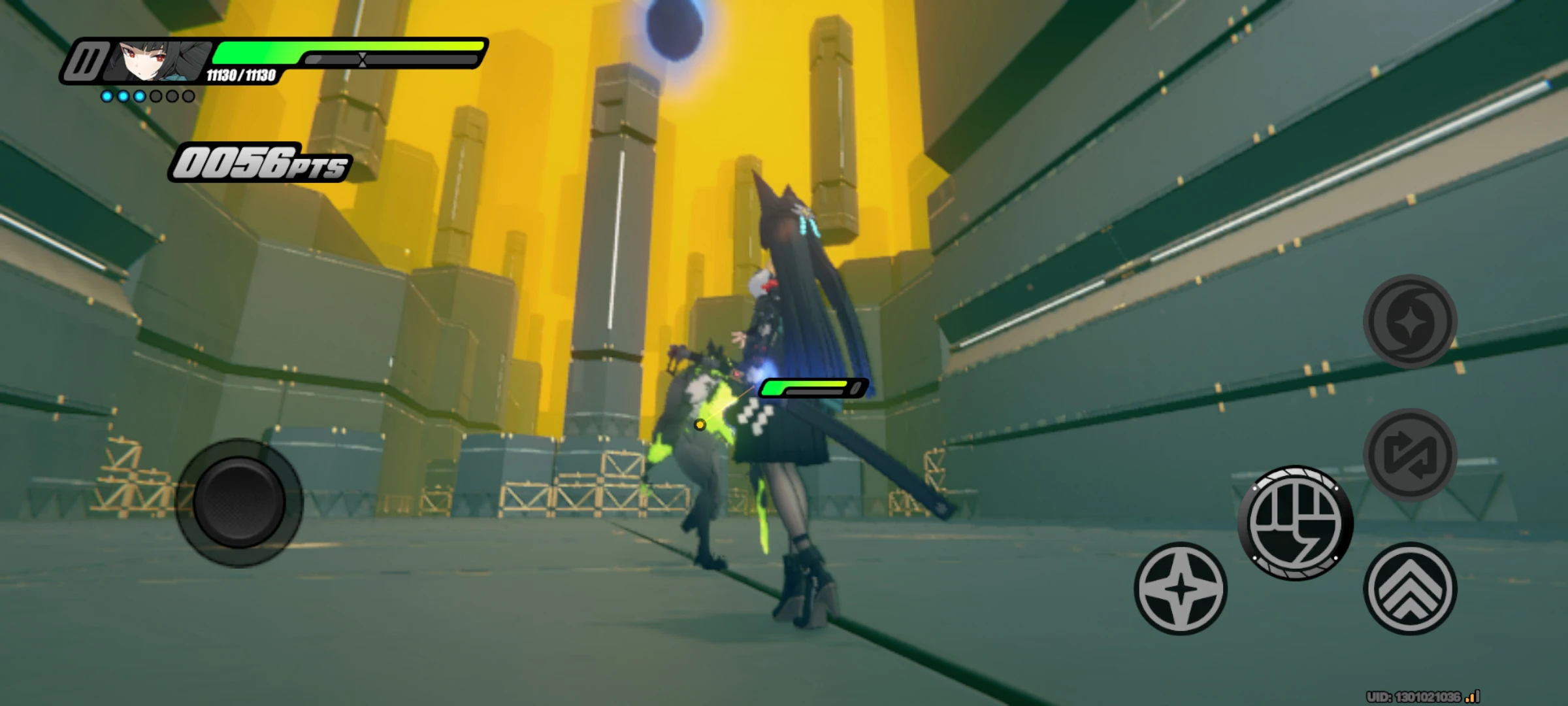Toggle the third blue energy pip
The width and height of the screenshot is (1568, 706).
click(x=139, y=95)
